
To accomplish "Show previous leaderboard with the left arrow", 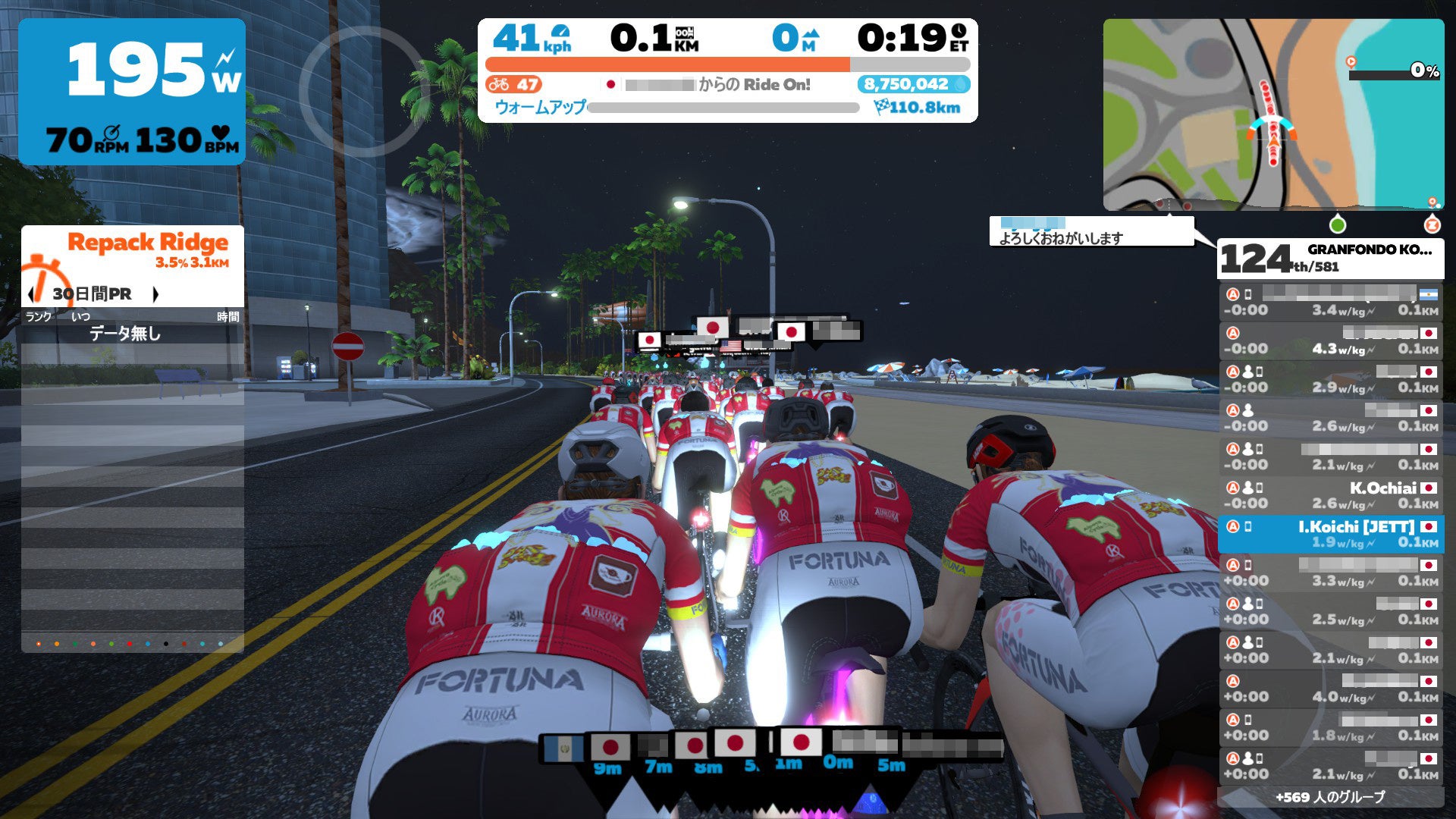I will click(x=31, y=294).
